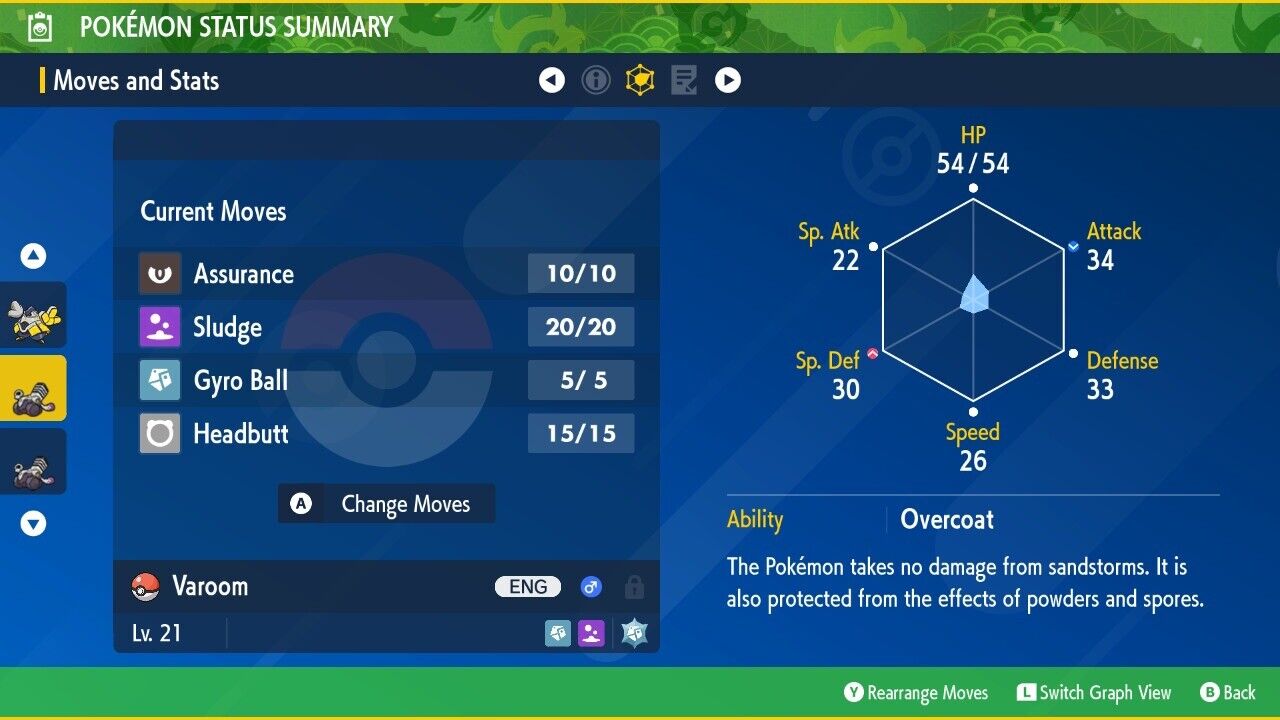Switch to the info page tab

(x=596, y=80)
